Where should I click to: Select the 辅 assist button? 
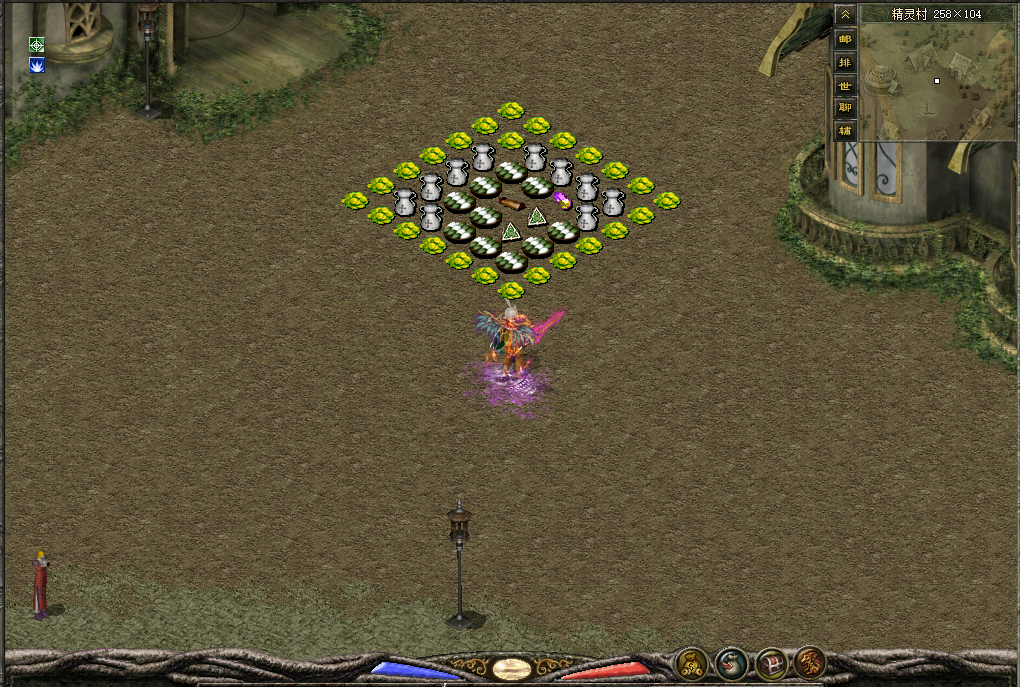coord(845,131)
